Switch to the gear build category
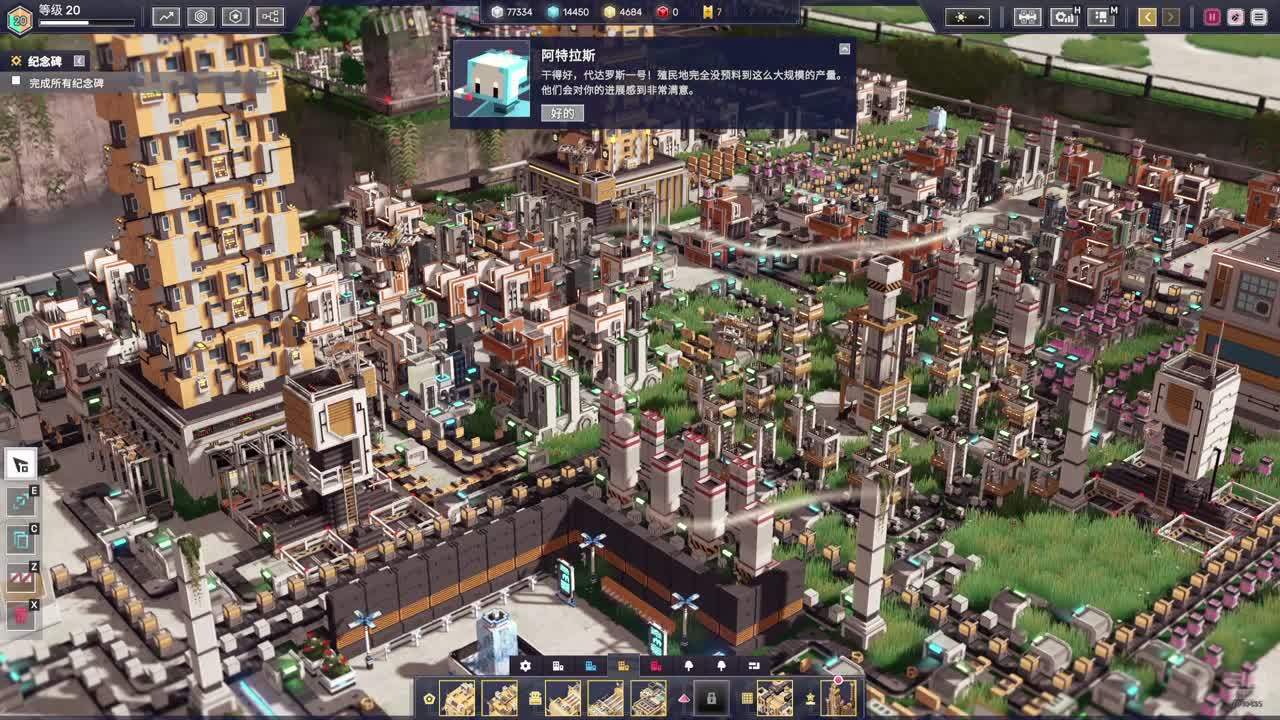 click(x=525, y=666)
